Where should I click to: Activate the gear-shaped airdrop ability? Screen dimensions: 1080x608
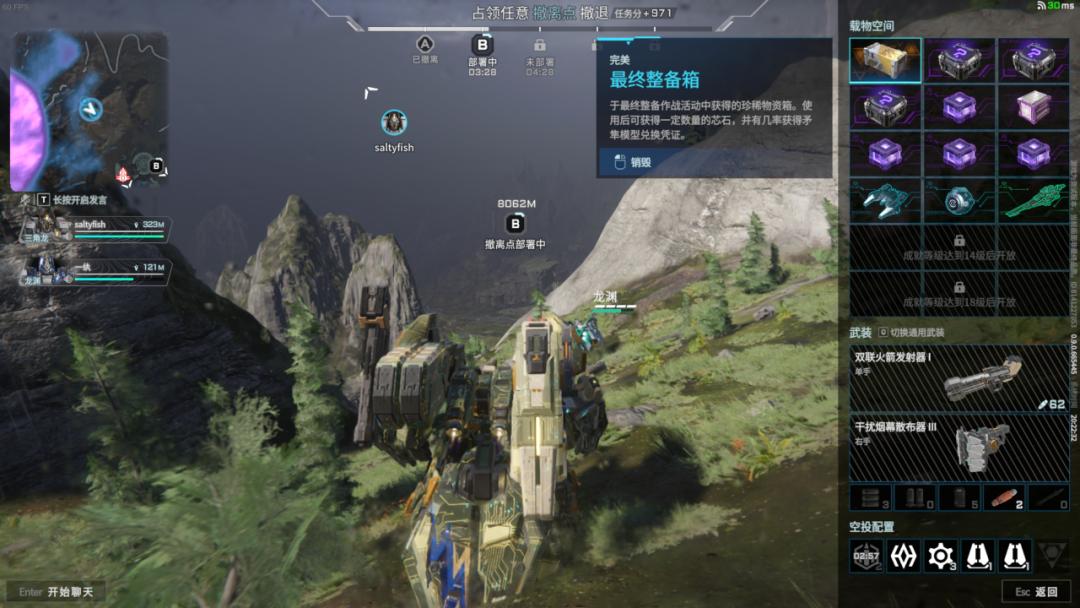coord(940,556)
